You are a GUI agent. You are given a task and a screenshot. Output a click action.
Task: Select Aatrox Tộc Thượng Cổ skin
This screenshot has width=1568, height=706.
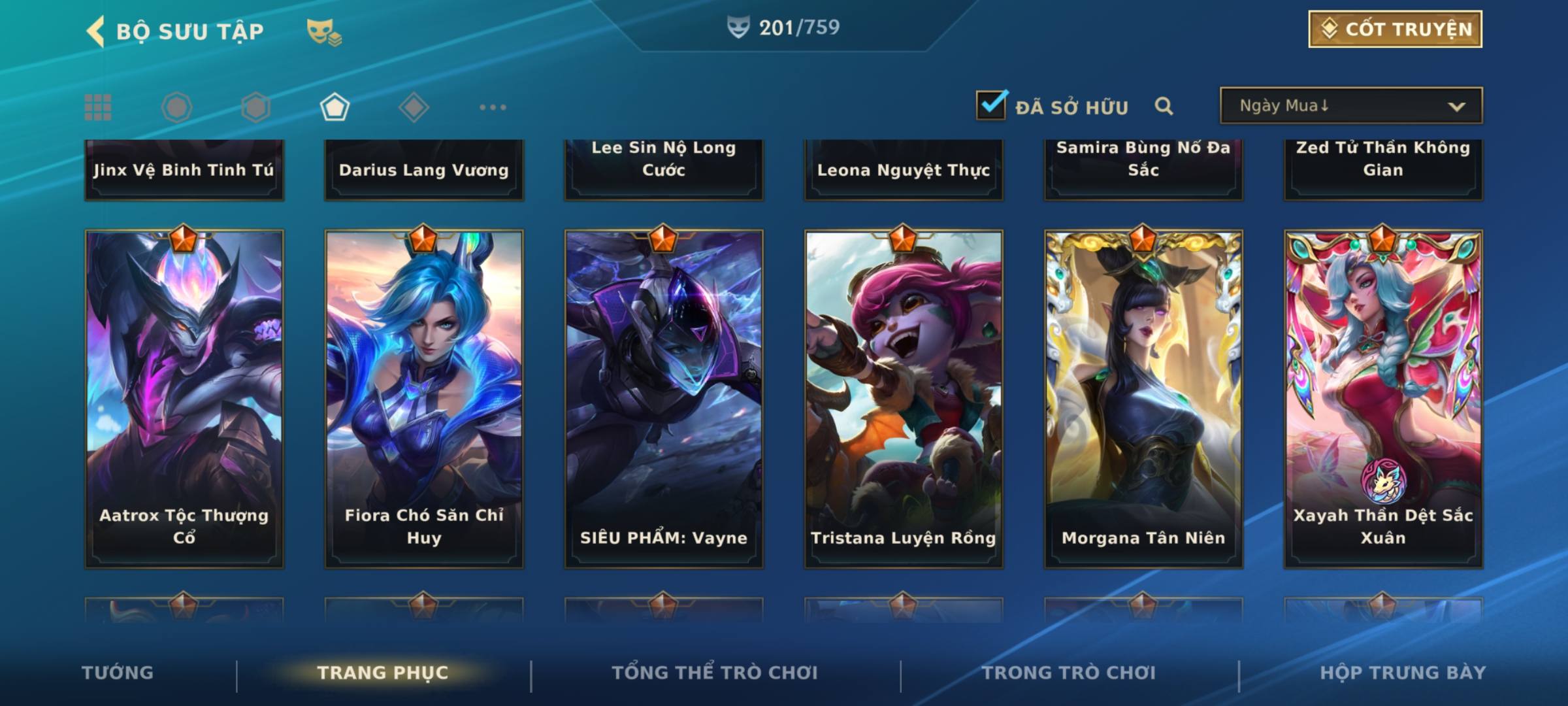click(x=184, y=399)
